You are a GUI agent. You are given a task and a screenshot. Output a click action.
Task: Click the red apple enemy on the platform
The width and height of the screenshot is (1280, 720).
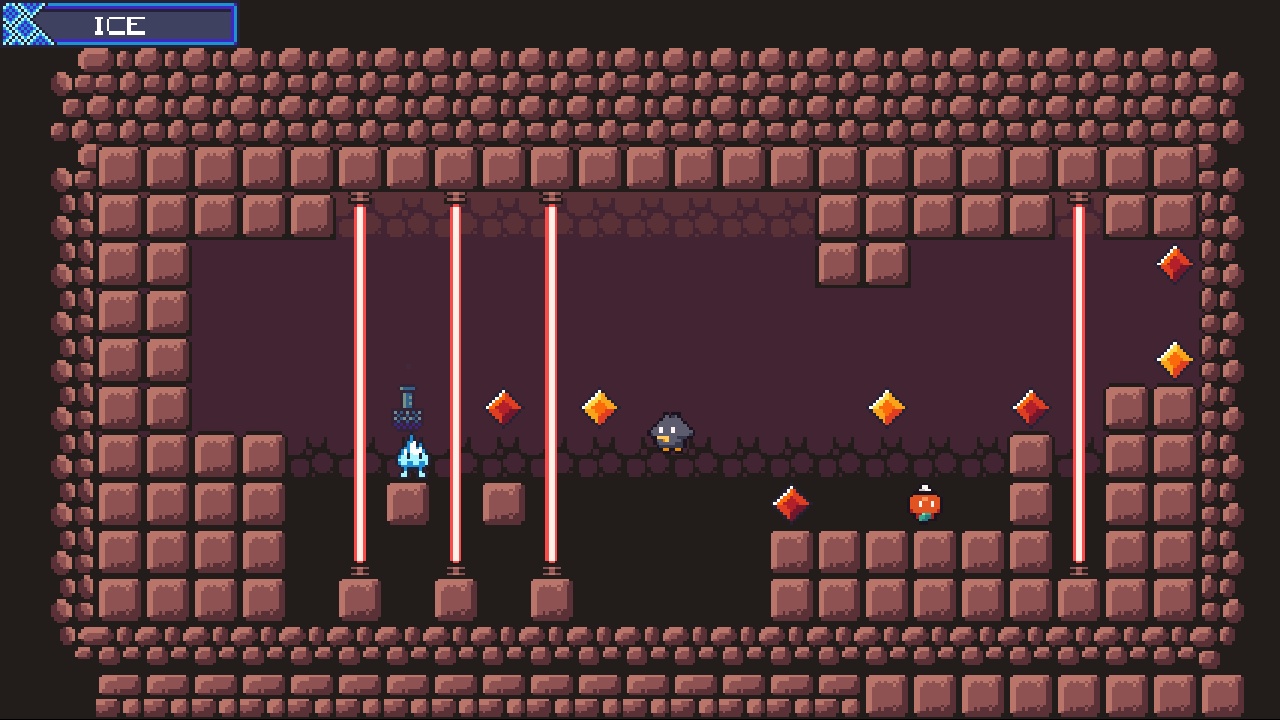(923, 504)
